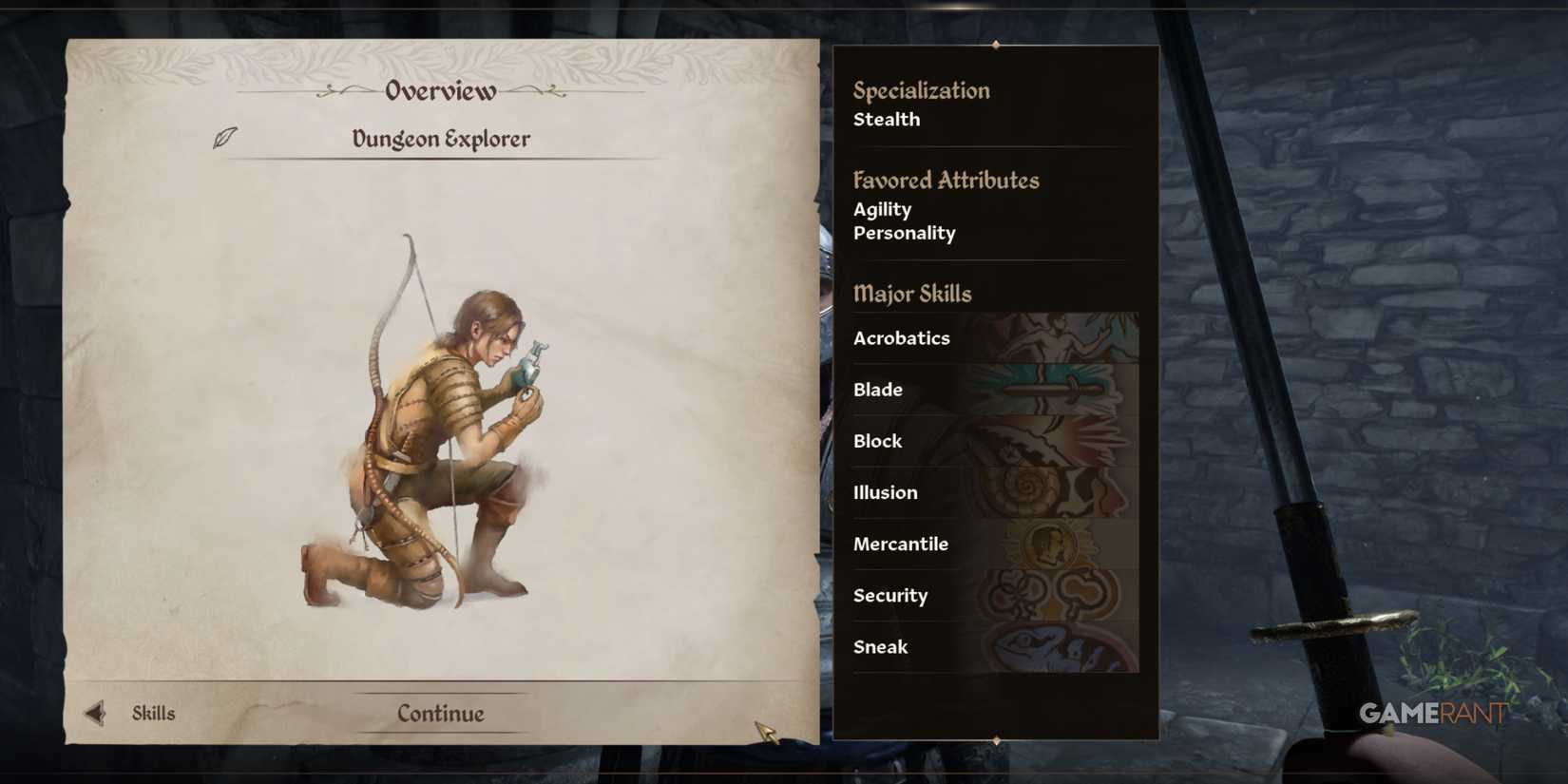The height and width of the screenshot is (784, 1568).
Task: Switch to the Overview heading
Action: pos(439,92)
